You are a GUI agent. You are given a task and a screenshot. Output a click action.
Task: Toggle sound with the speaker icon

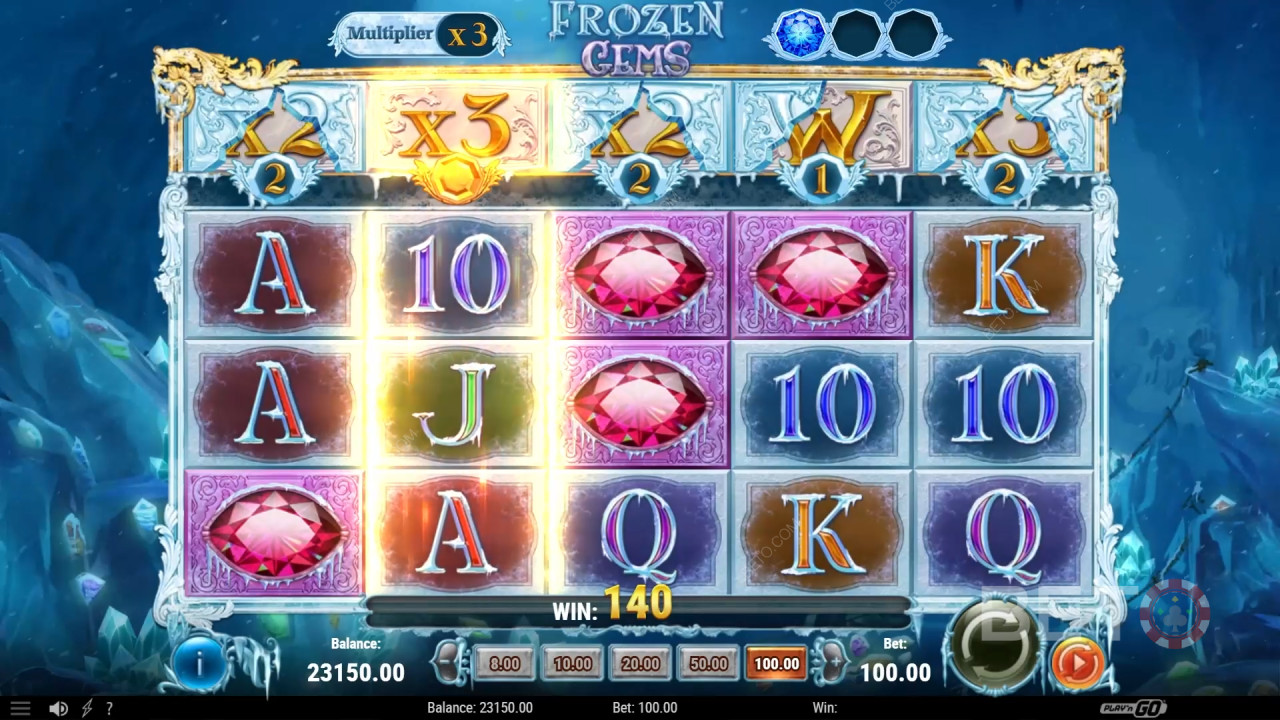click(58, 708)
